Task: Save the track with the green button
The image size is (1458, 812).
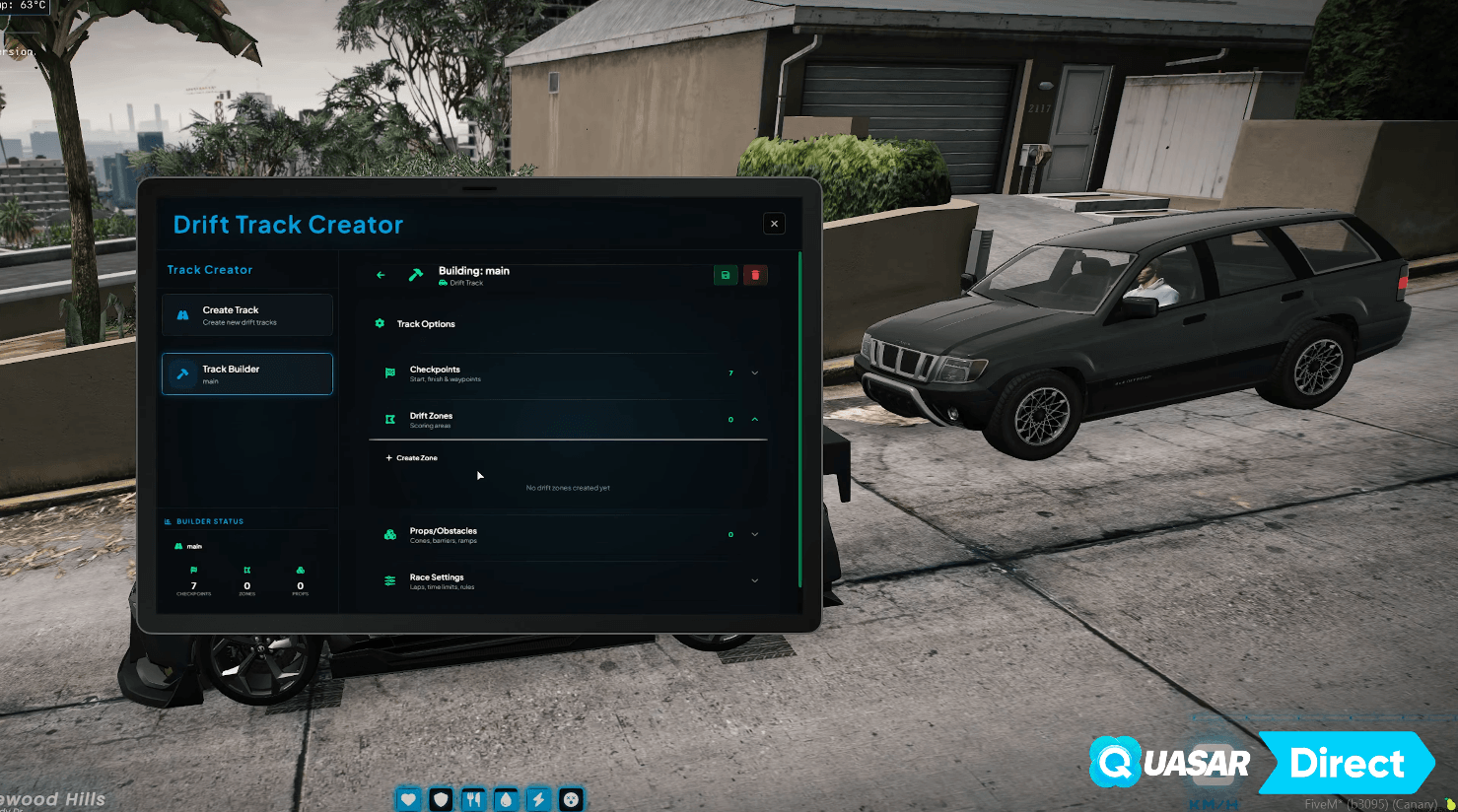Action: 726,275
